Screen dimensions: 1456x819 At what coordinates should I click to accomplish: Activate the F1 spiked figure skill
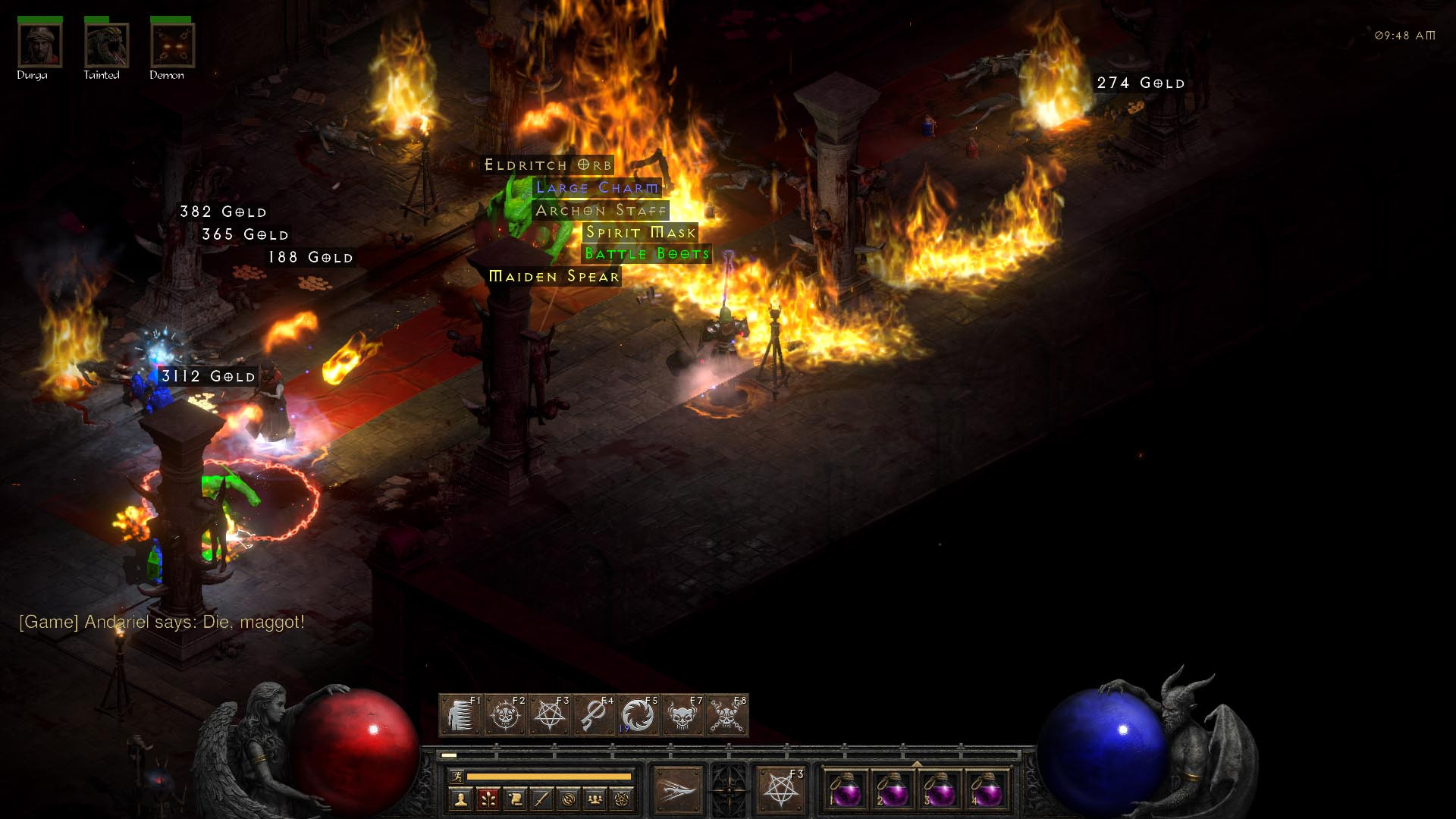tap(460, 715)
